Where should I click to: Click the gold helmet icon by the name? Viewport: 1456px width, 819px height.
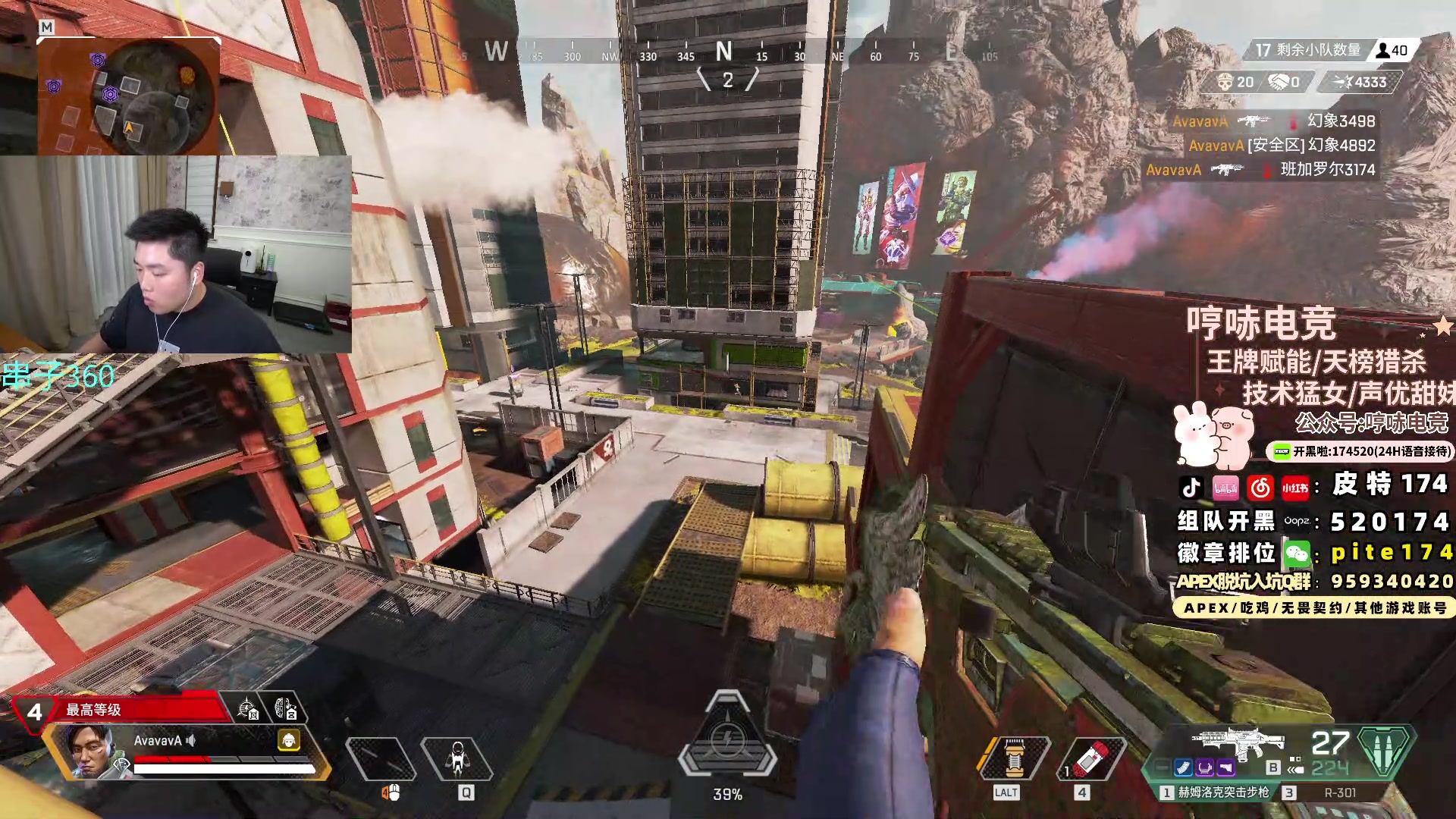pyautogui.click(x=289, y=740)
